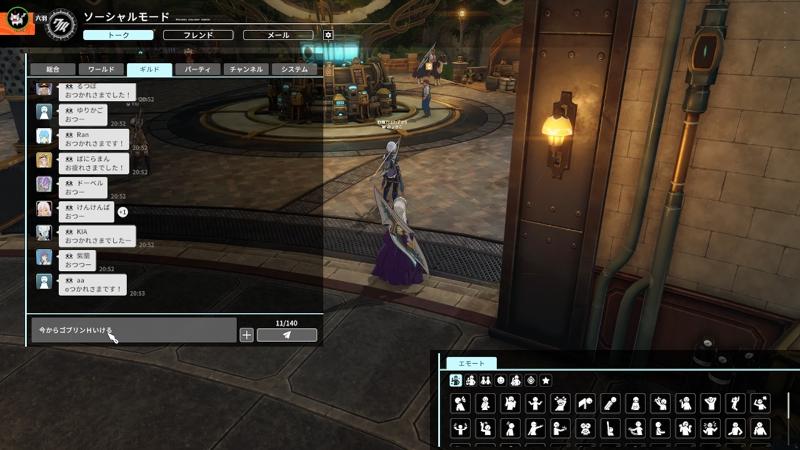Viewport: 800px width, 450px height.
Task: Select the ギルド (Guild) chat channel
Action: pyautogui.click(x=150, y=70)
